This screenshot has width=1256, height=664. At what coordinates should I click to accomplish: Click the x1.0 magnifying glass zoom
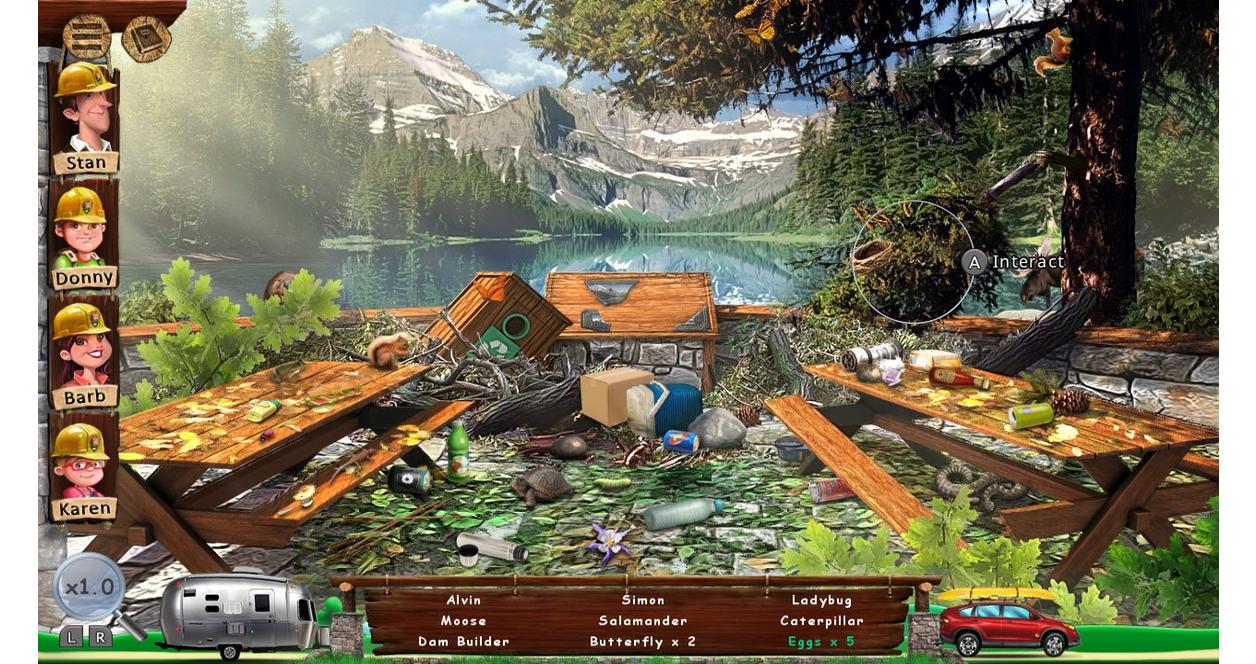coord(90,587)
